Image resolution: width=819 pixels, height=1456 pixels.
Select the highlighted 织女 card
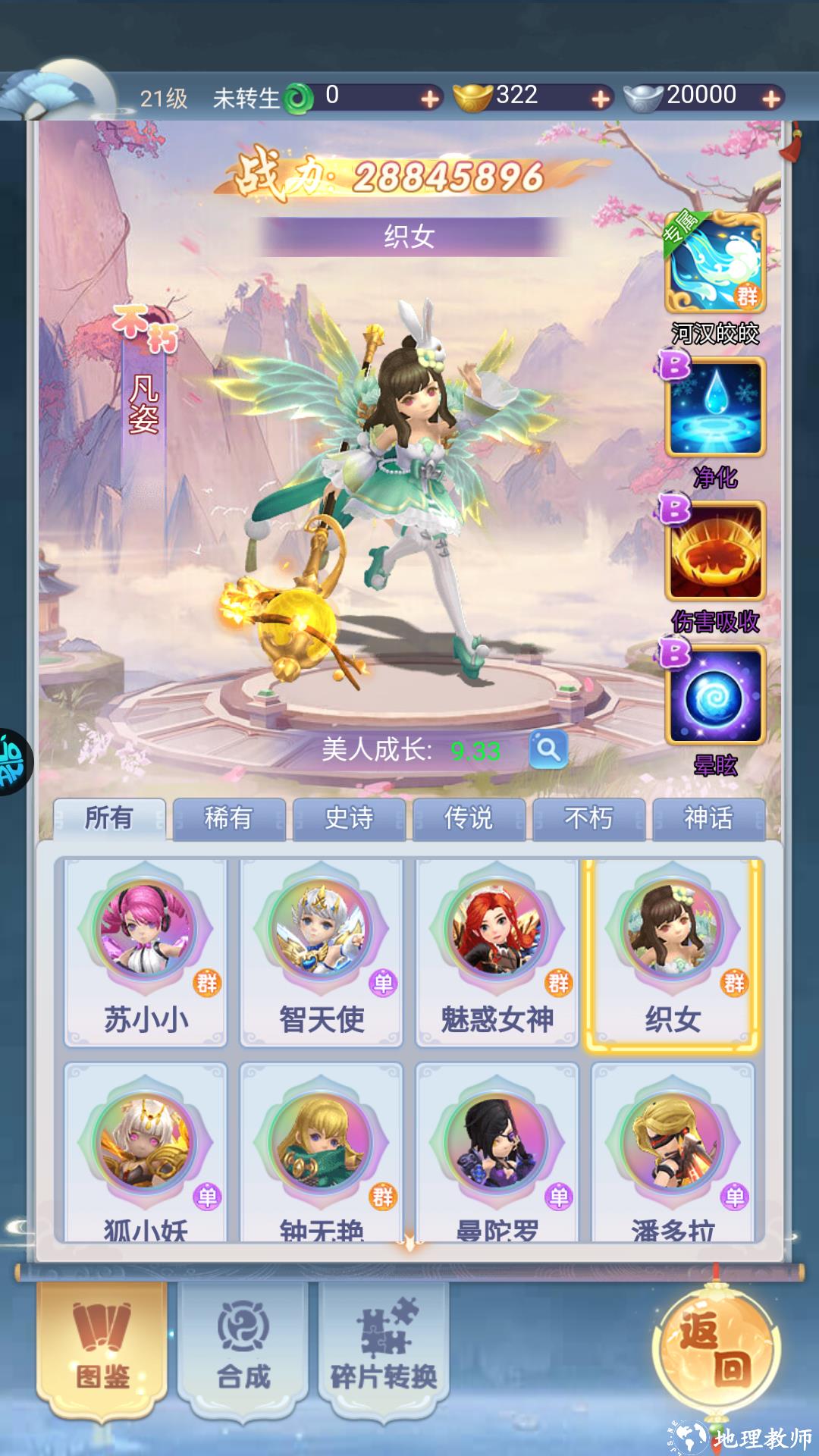click(x=673, y=952)
